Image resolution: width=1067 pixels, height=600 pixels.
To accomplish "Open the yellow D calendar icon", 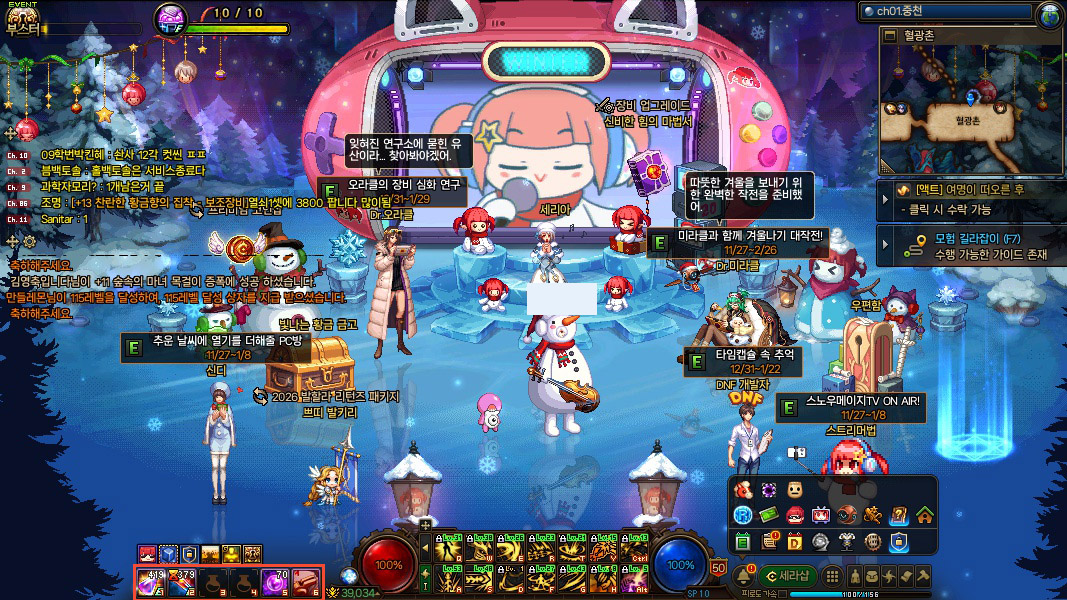I will coord(794,542).
